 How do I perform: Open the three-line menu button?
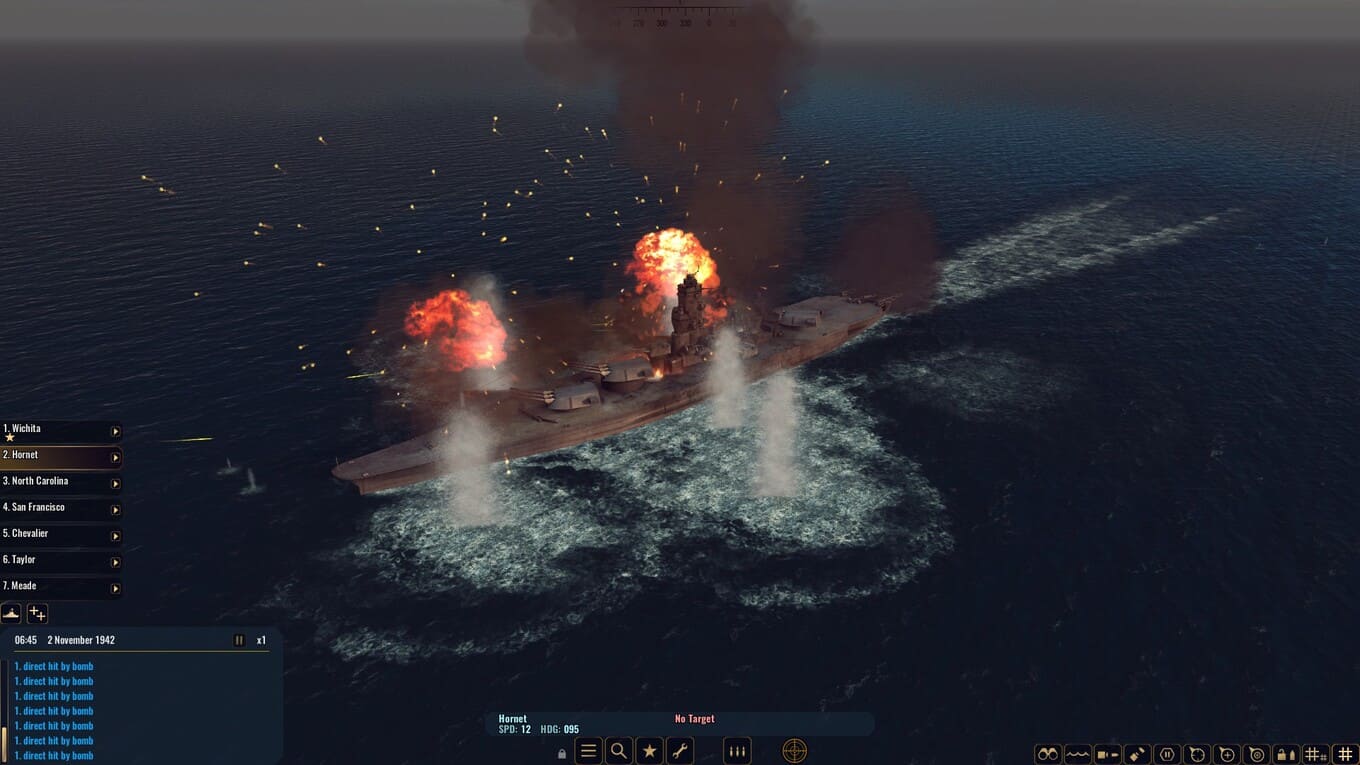point(589,751)
